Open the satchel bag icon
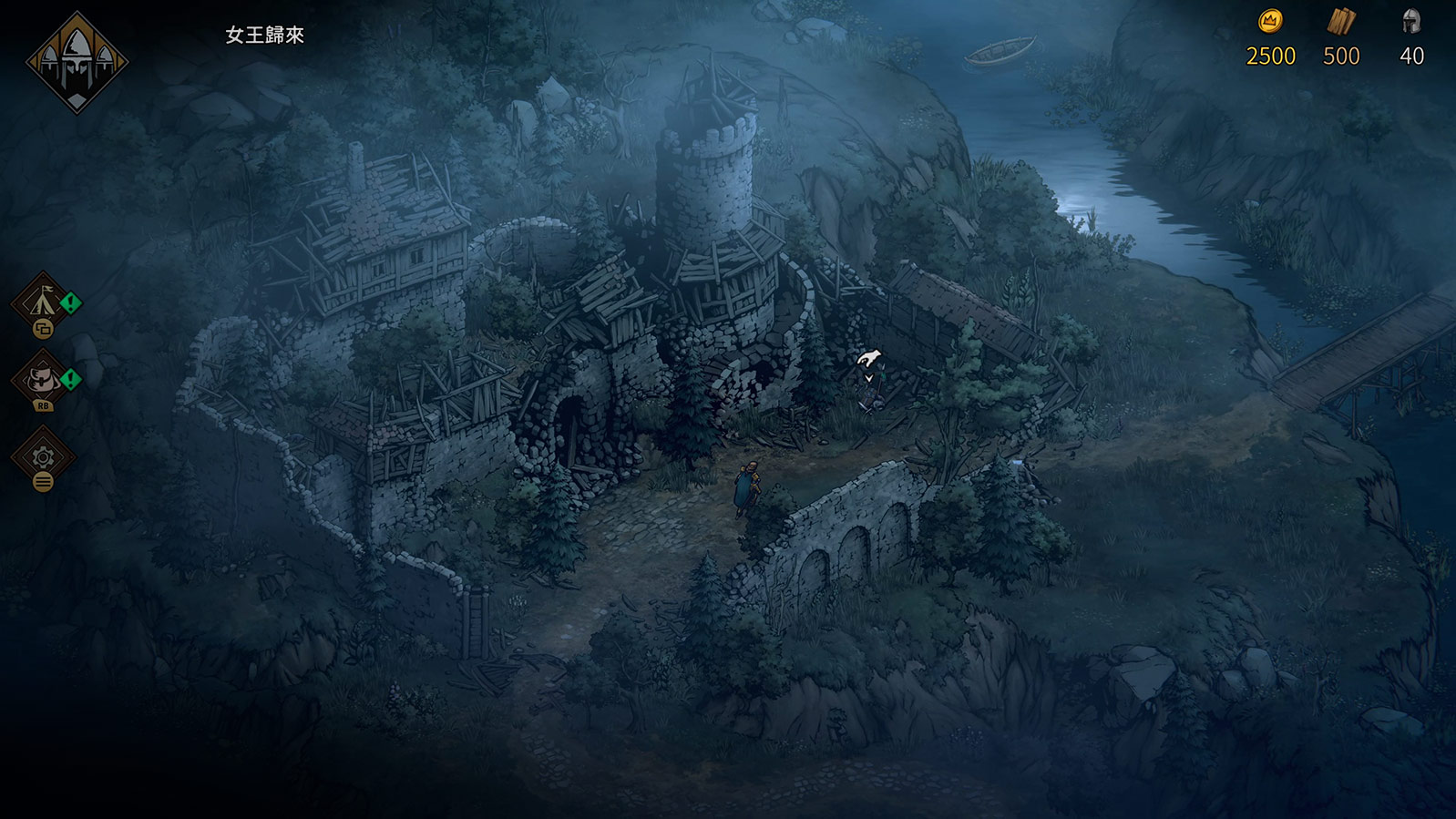Viewport: 1456px width, 819px height. coord(42,377)
